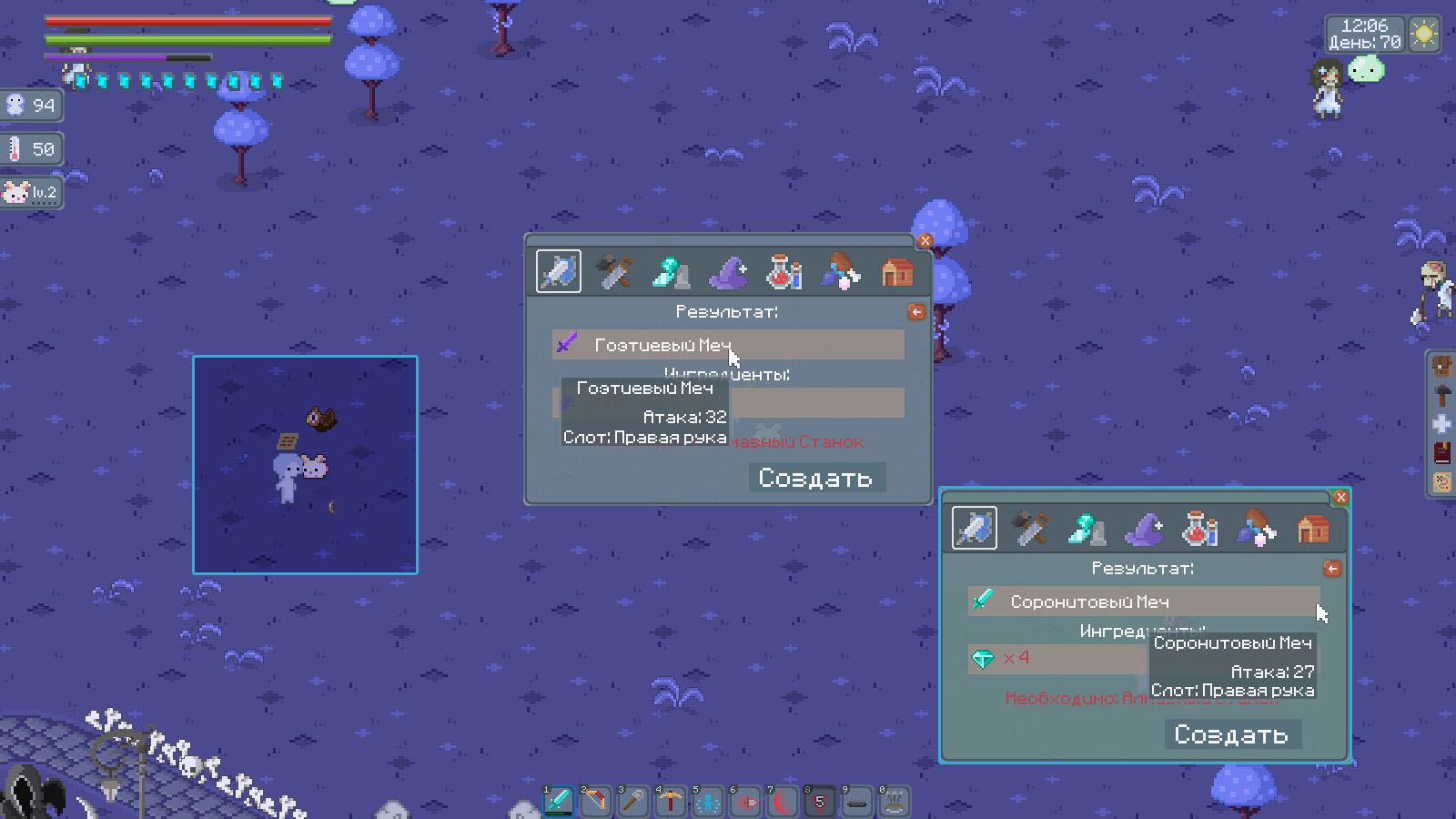Pick the red crescent item in hotbar slot 7
Screen dimensions: 1456x819
pyautogui.click(x=782, y=802)
